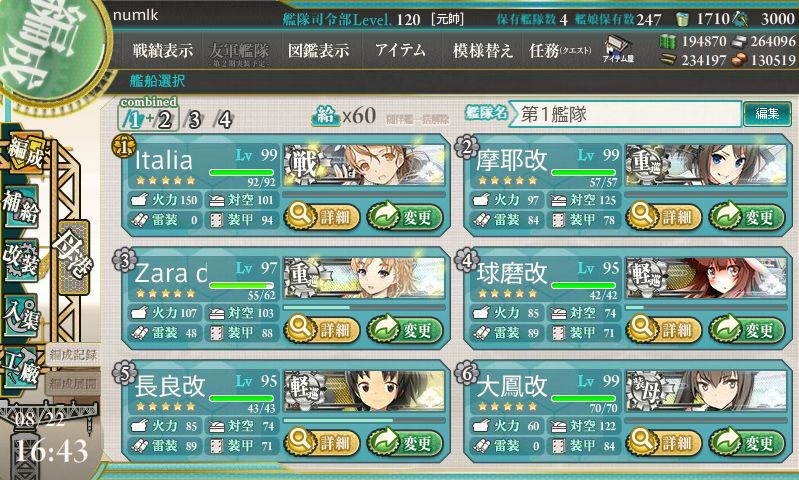This screenshot has width=799, height=480.
Task: Click the 編集 fleet name edit button
Action: click(x=767, y=114)
